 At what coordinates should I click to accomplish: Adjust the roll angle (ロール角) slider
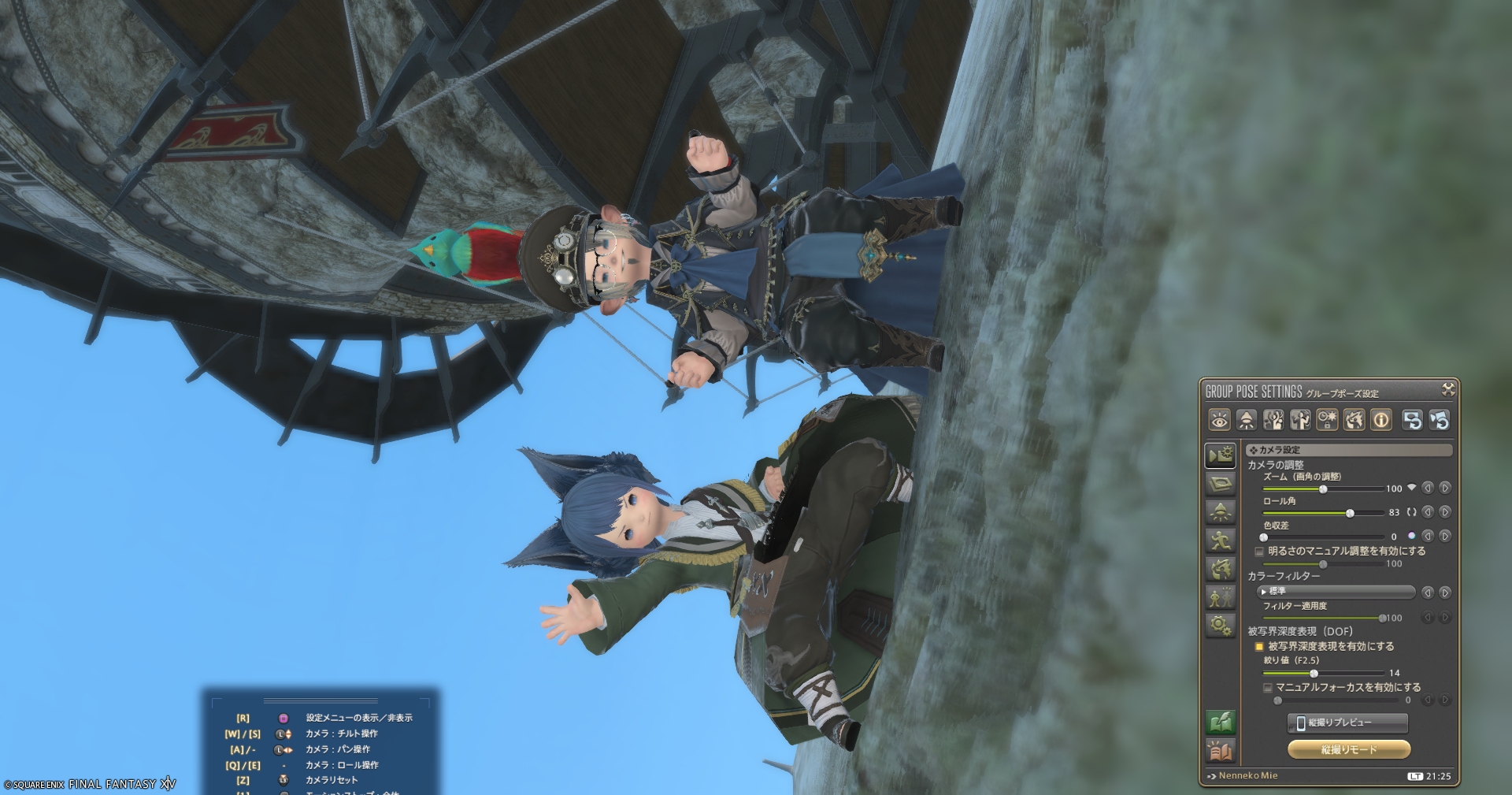[x=1350, y=513]
